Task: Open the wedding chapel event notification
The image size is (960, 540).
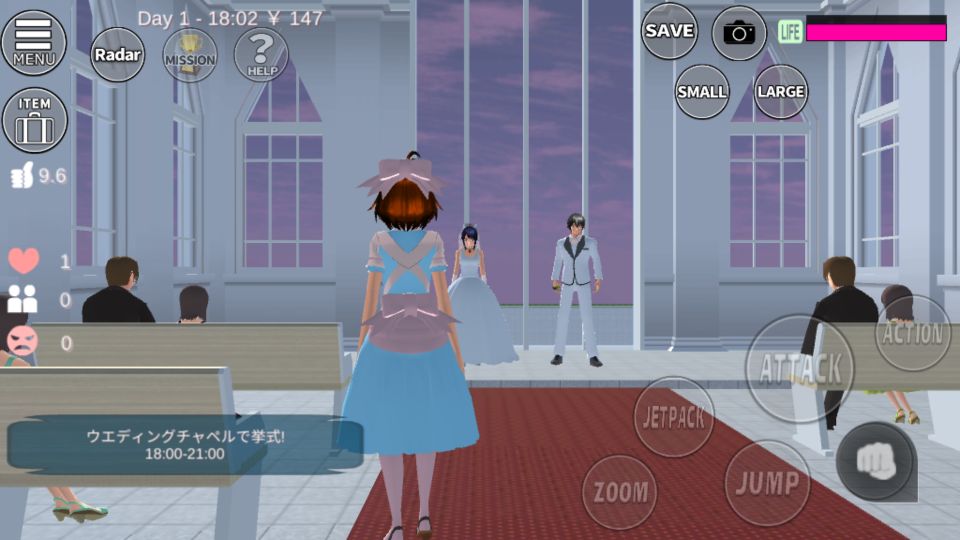Action: point(185,444)
